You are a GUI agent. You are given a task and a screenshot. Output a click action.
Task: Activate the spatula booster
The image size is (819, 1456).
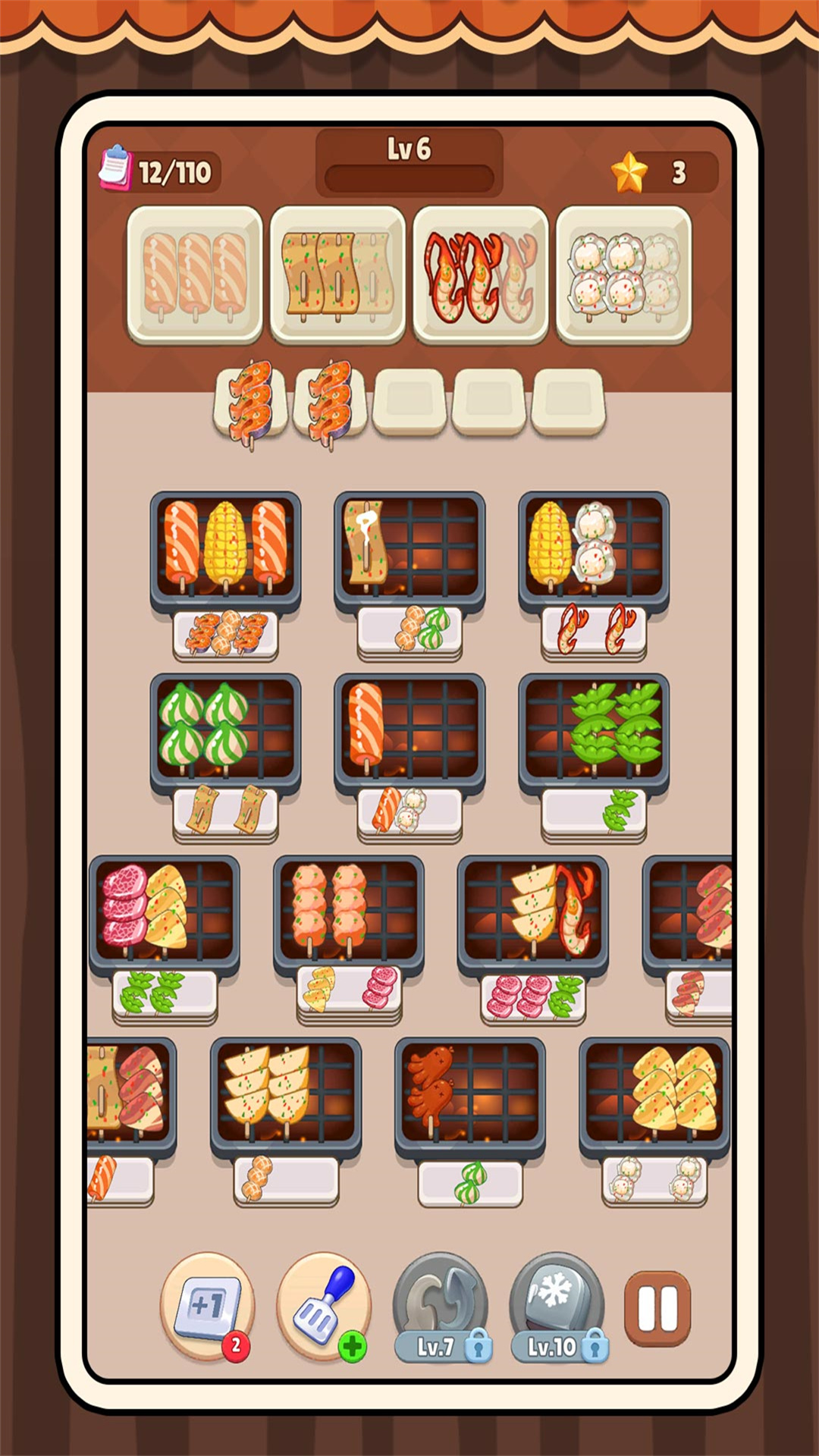pyautogui.click(x=324, y=1306)
